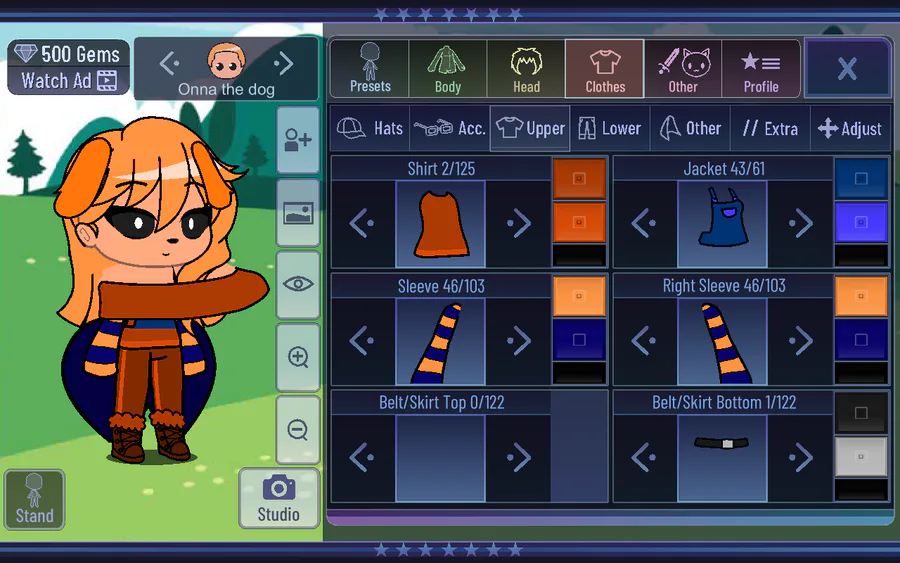The height and width of the screenshot is (563, 900).
Task: Close the editor with the X button
Action: 847,68
